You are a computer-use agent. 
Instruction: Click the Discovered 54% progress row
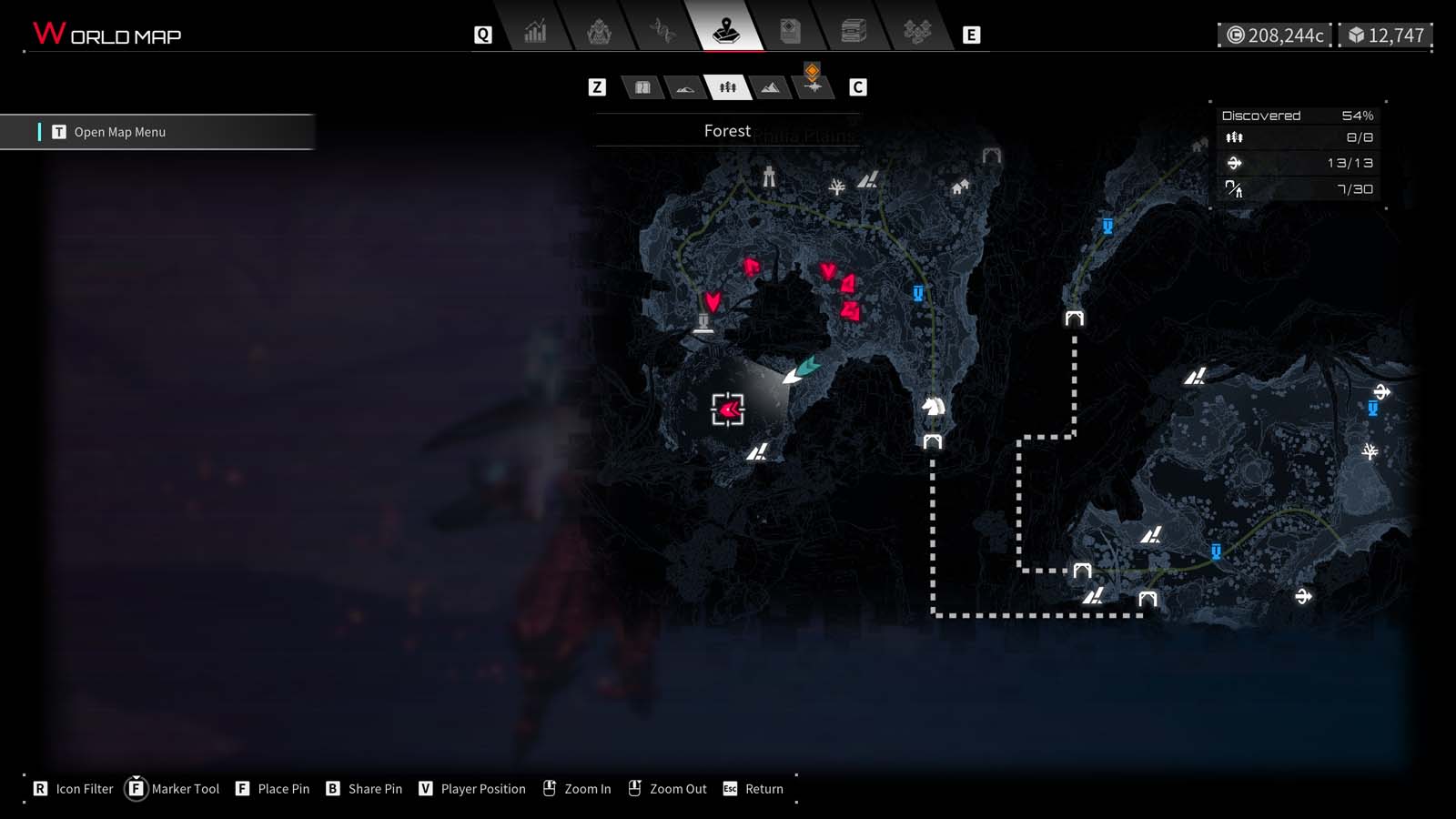pos(1294,115)
